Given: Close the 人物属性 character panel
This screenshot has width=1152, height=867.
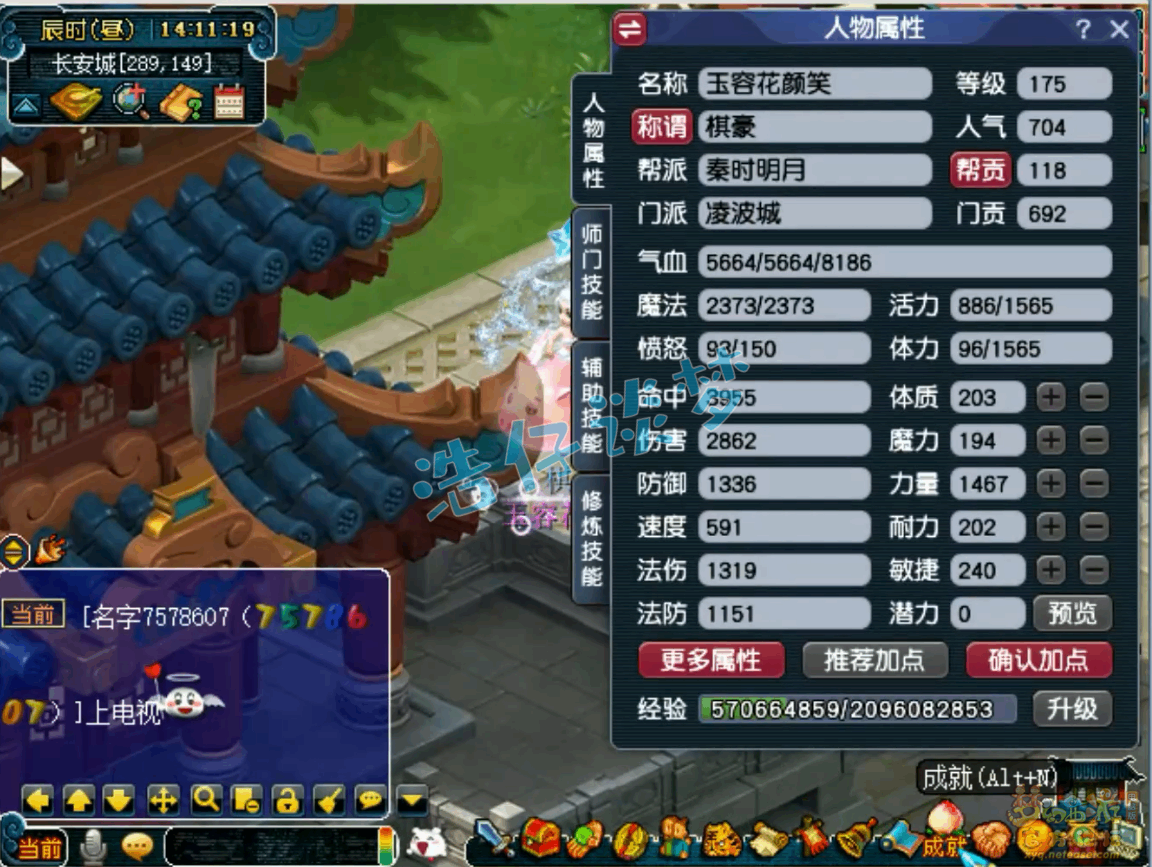Looking at the screenshot, I should point(1120,29).
